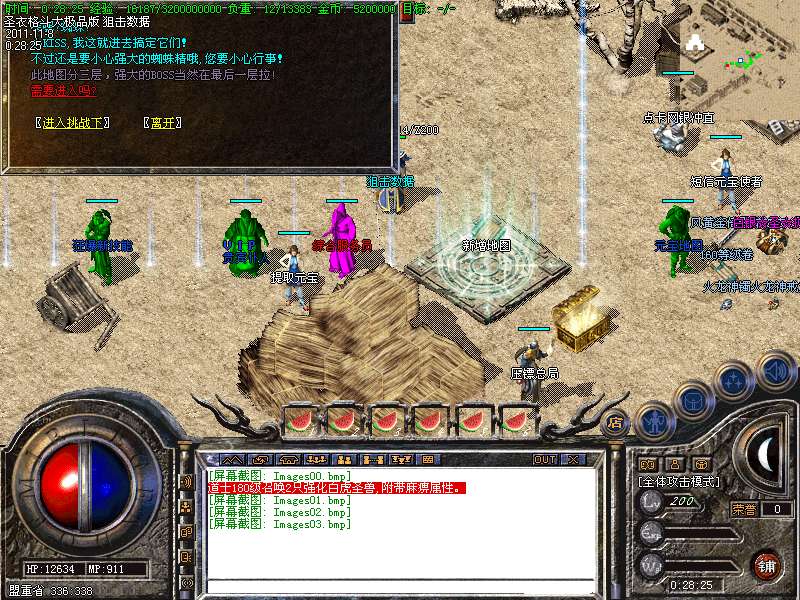The image size is (800, 600).
Task: Use the last watermelon slice in hotbar
Action: [x=516, y=420]
